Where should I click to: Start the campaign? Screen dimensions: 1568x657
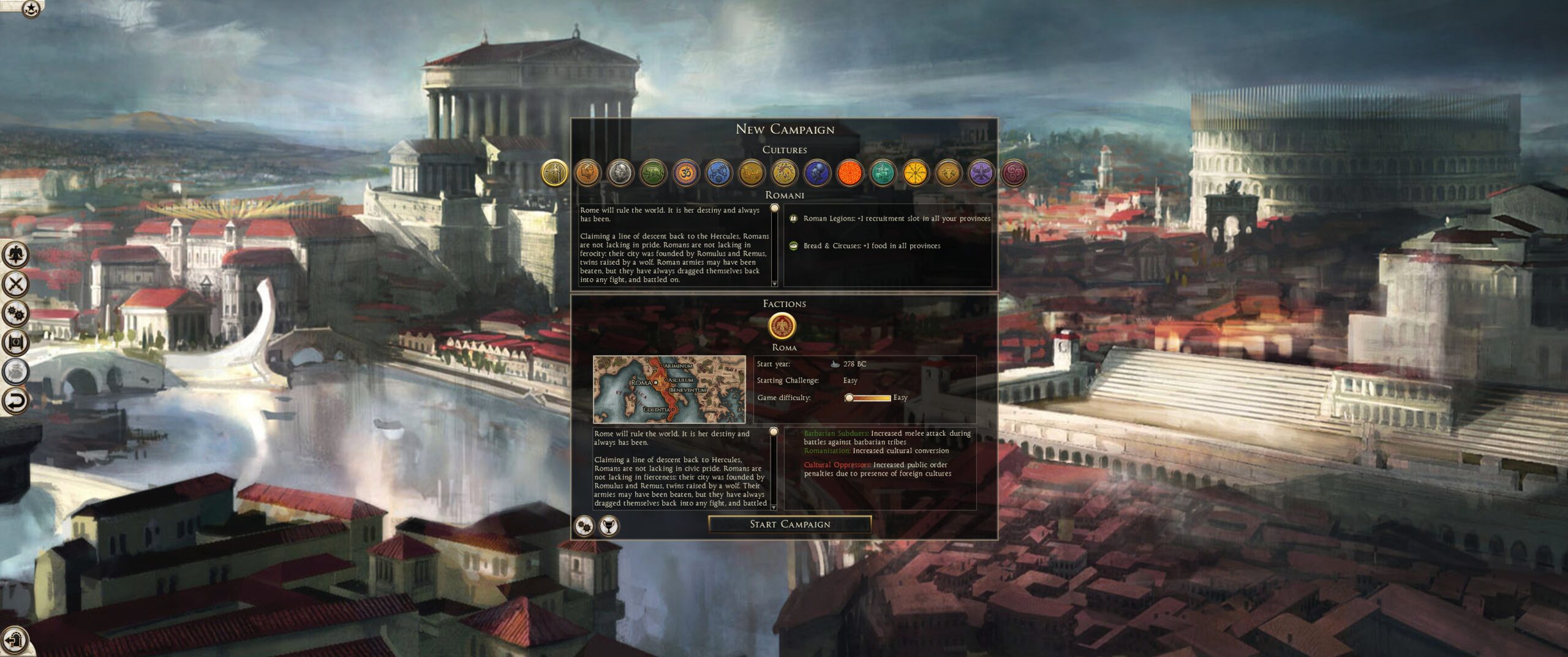click(x=790, y=524)
